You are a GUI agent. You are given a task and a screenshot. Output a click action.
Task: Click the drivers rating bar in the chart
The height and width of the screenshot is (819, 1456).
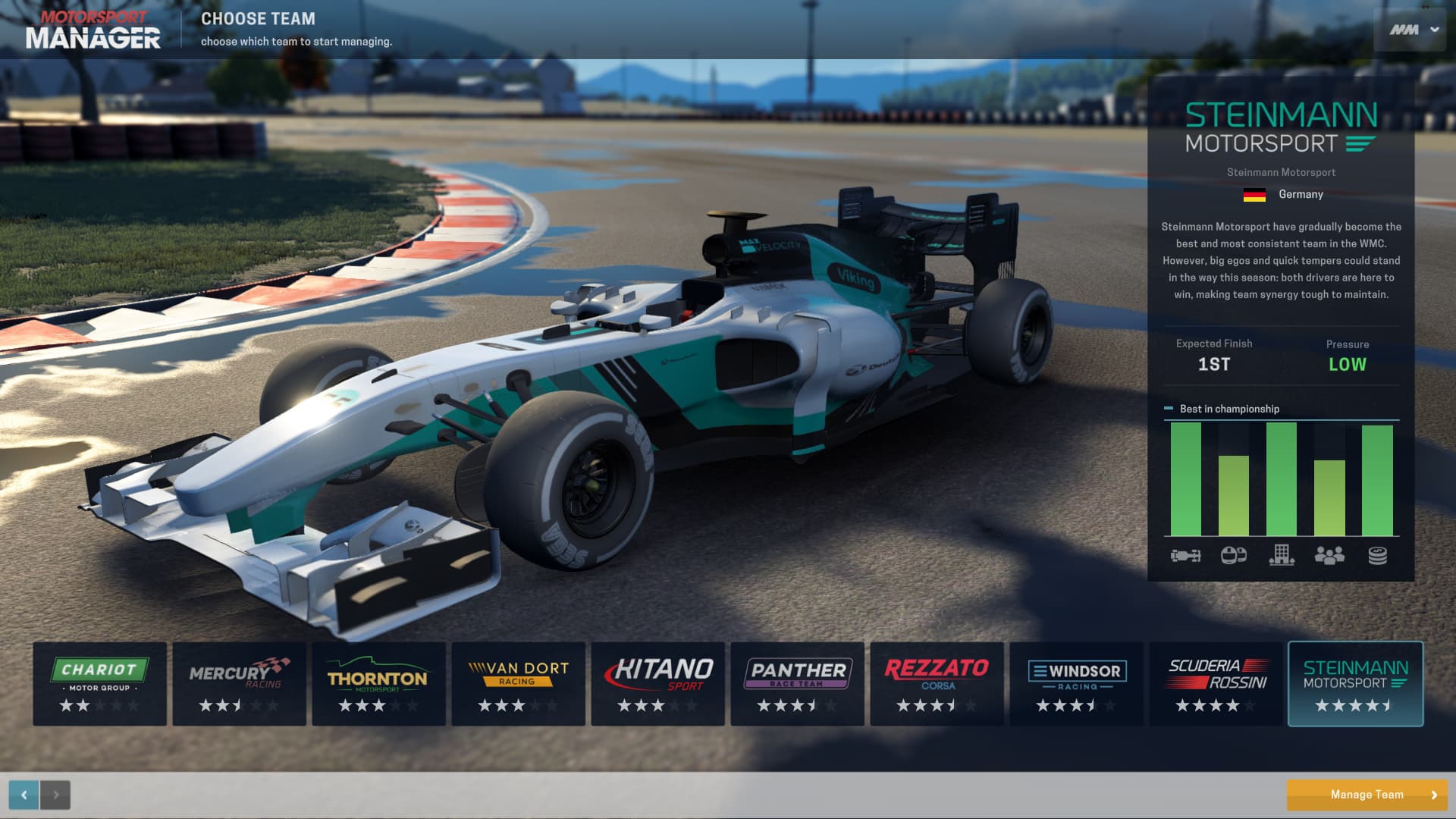click(1235, 497)
